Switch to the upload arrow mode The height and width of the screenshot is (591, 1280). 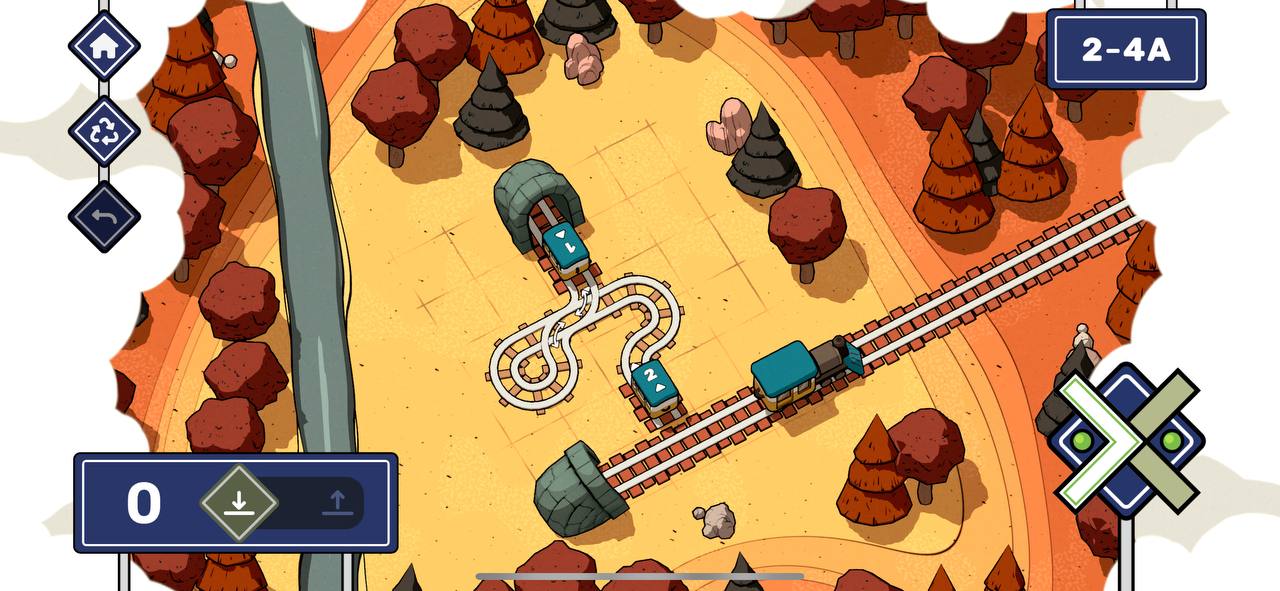pyautogui.click(x=337, y=503)
